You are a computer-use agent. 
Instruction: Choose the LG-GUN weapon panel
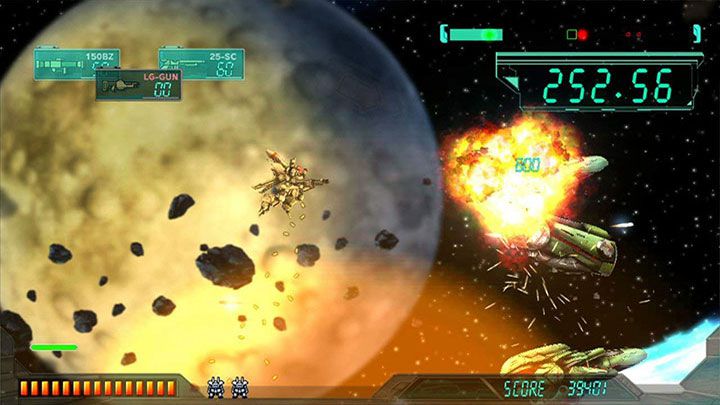pyautogui.click(x=138, y=85)
